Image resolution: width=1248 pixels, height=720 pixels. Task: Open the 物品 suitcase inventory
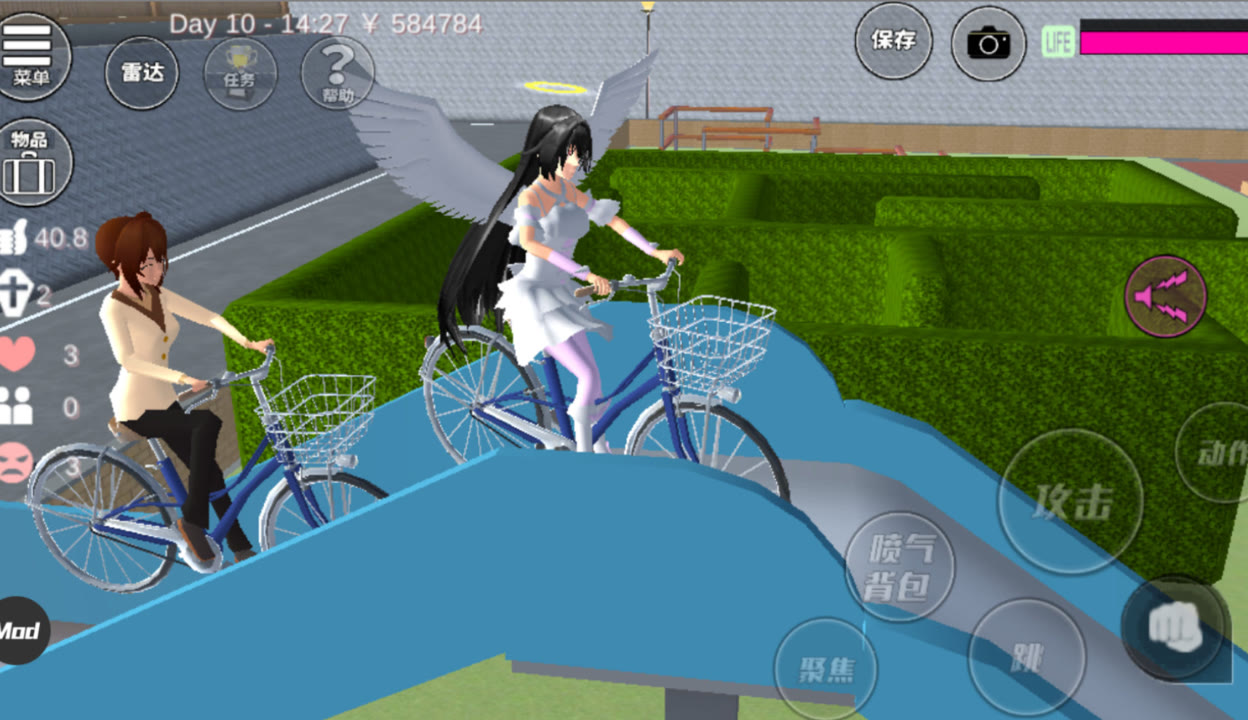(x=31, y=162)
